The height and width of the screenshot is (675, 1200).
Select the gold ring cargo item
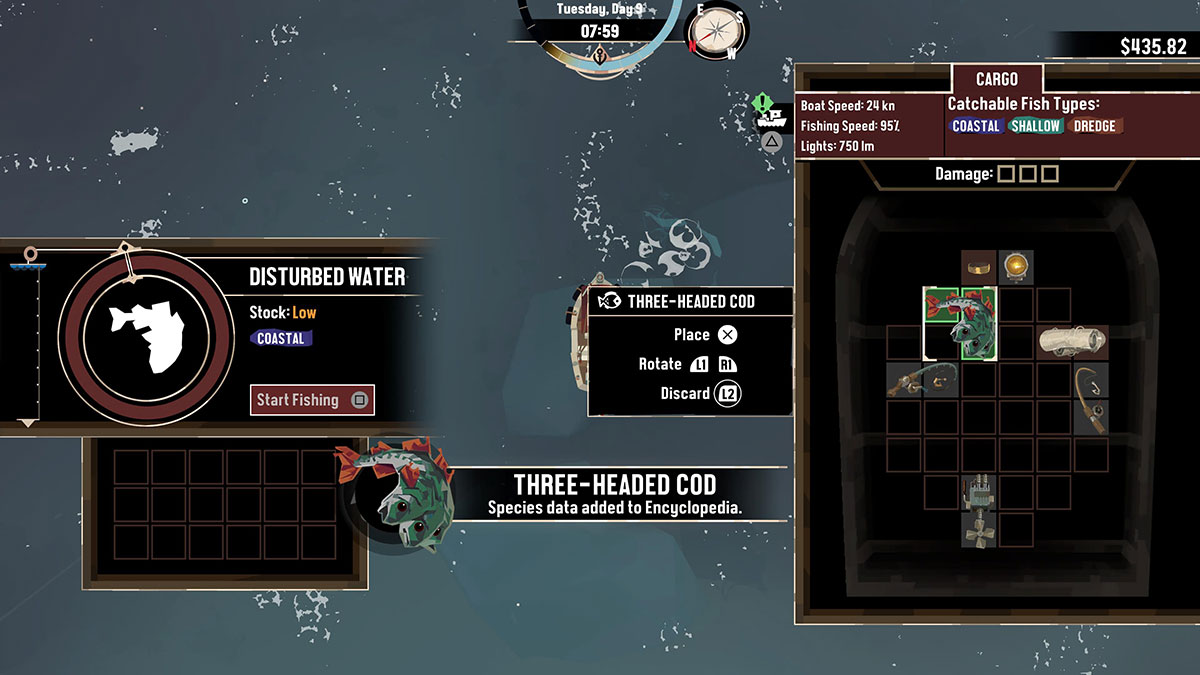pos(978,266)
